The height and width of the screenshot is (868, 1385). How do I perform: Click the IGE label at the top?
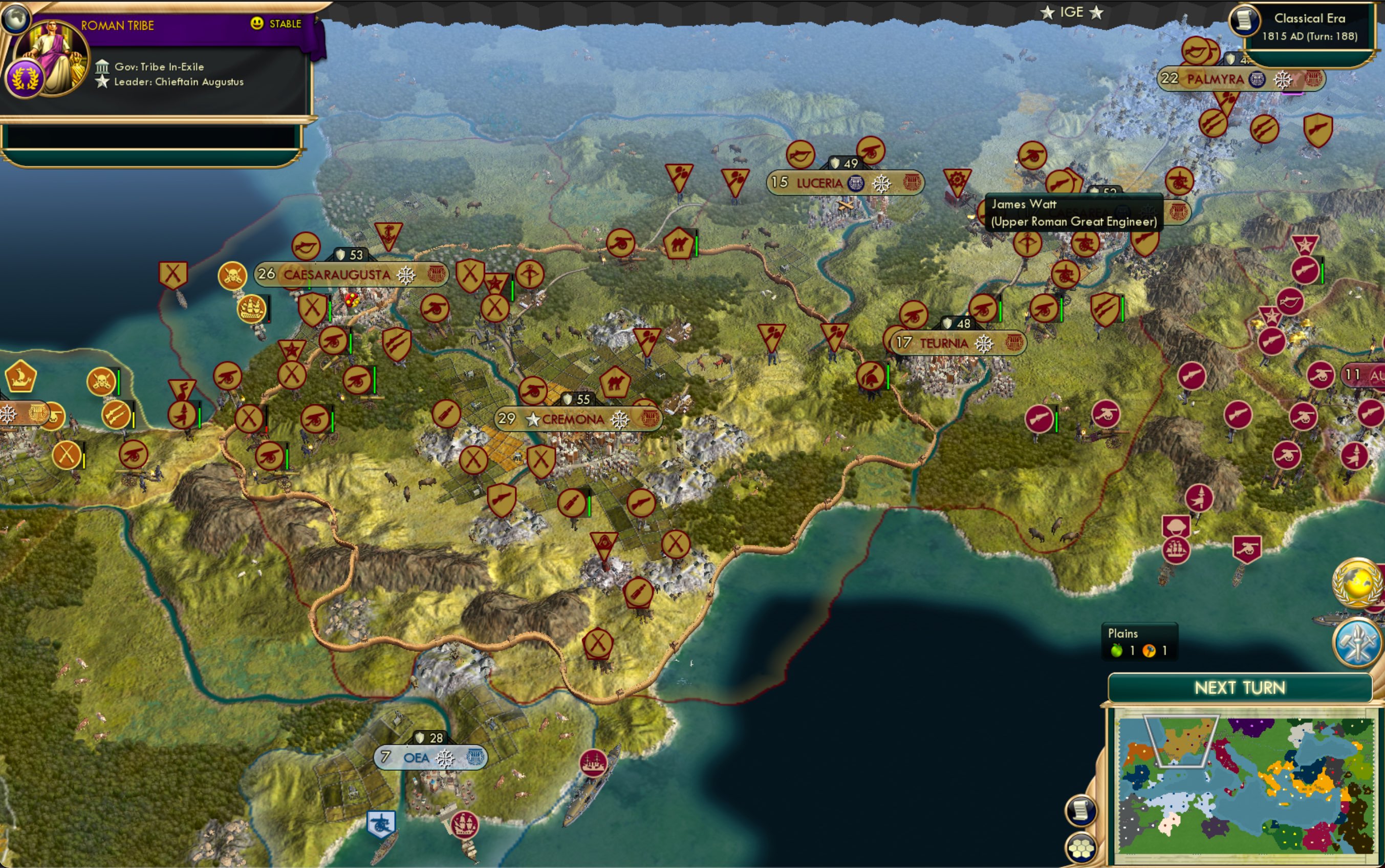pos(1073,11)
